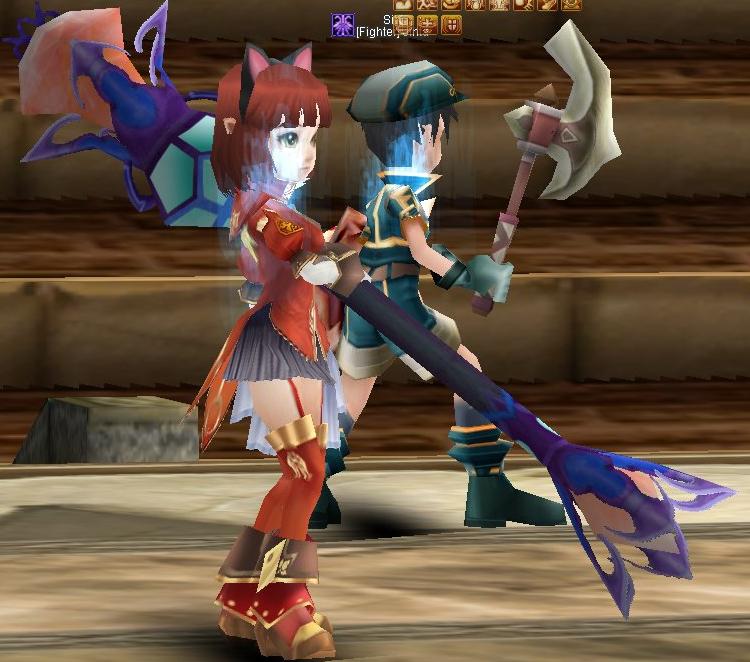Select the shield with cross buff icon
This screenshot has height=662, width=750.
(451, 24)
